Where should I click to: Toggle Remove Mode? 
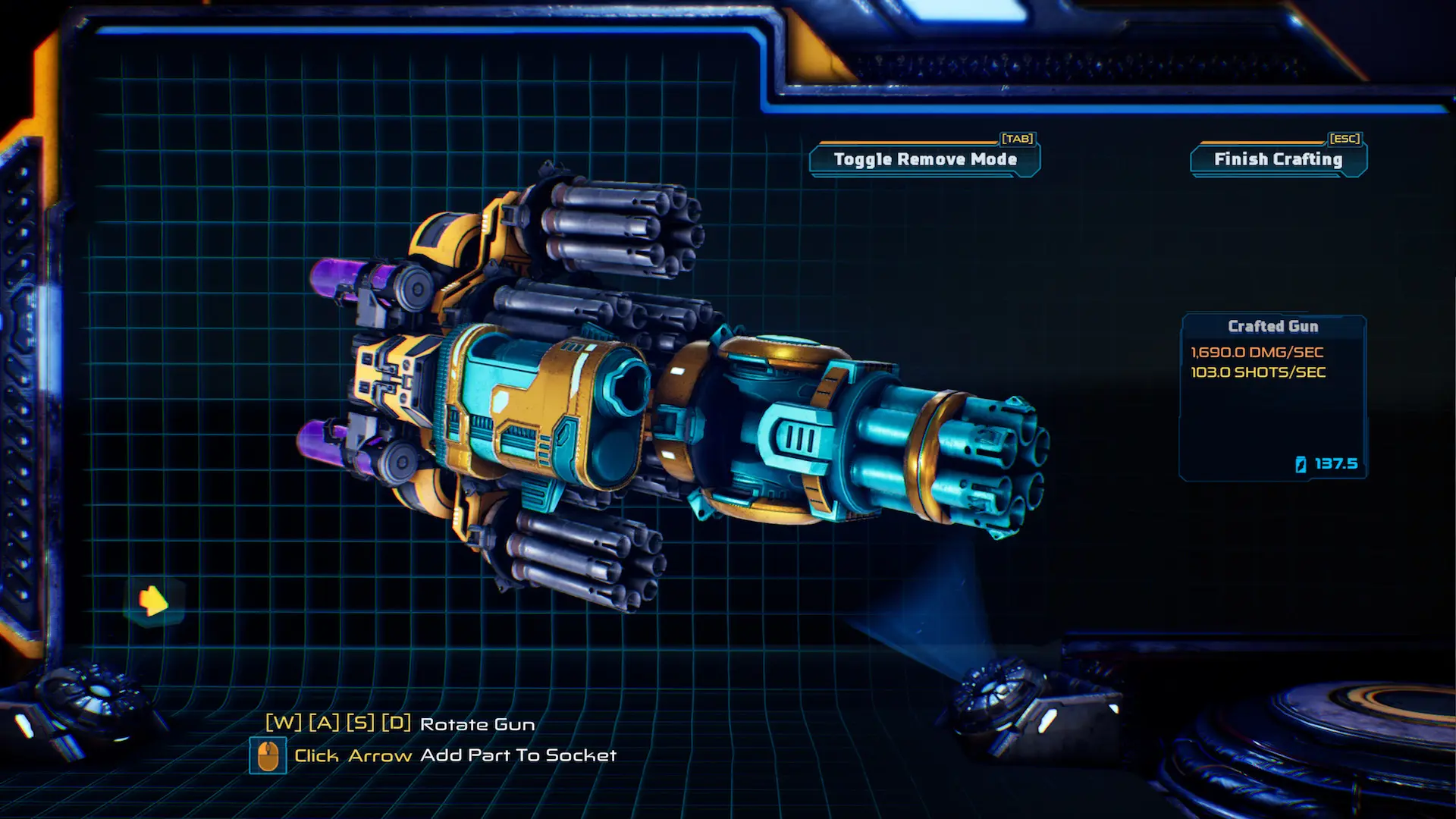pyautogui.click(x=924, y=159)
